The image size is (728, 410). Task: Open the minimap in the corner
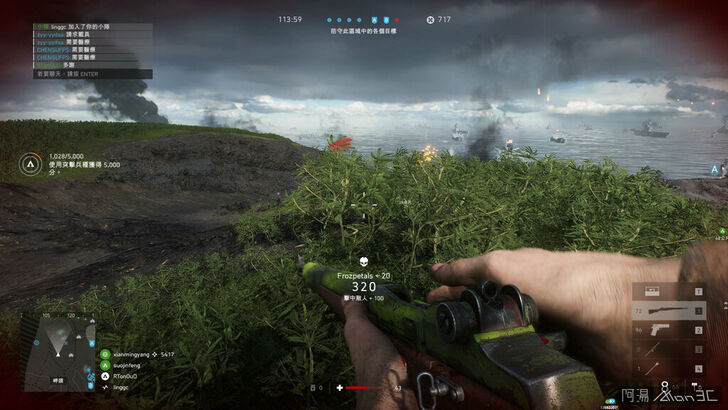(x=58, y=350)
